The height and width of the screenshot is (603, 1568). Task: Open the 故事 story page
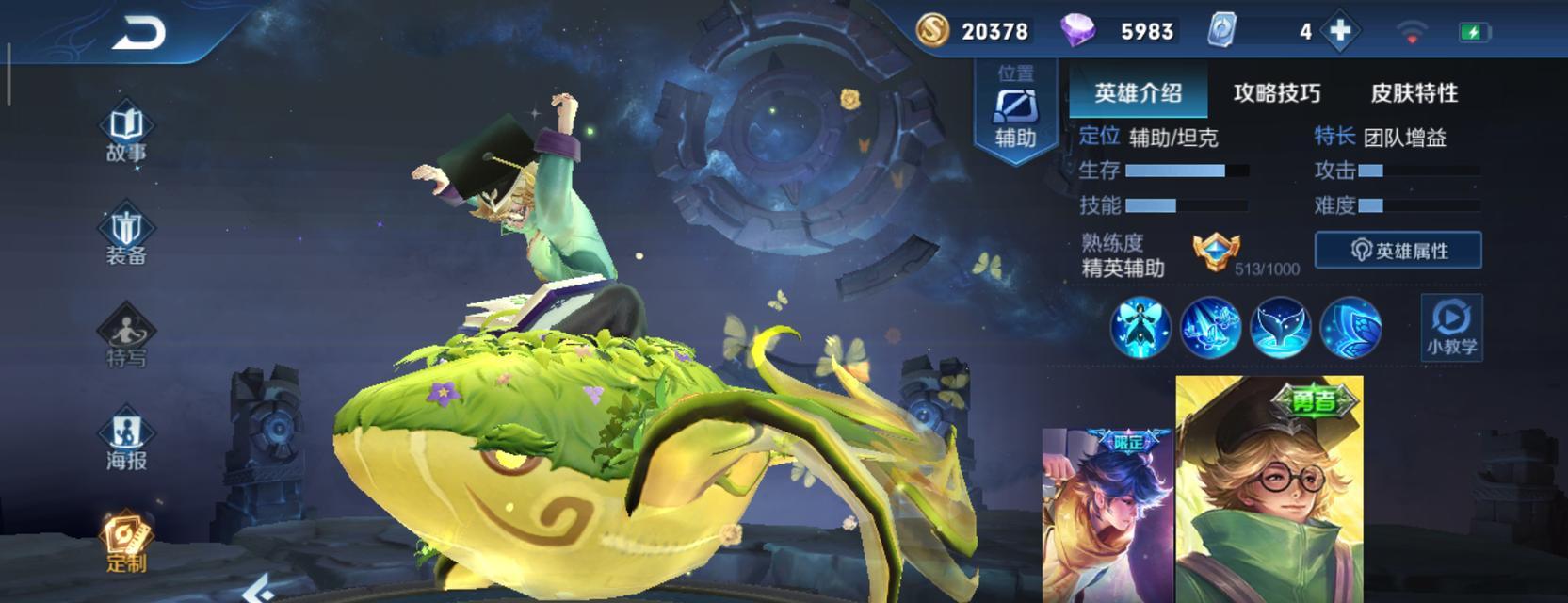[126, 135]
